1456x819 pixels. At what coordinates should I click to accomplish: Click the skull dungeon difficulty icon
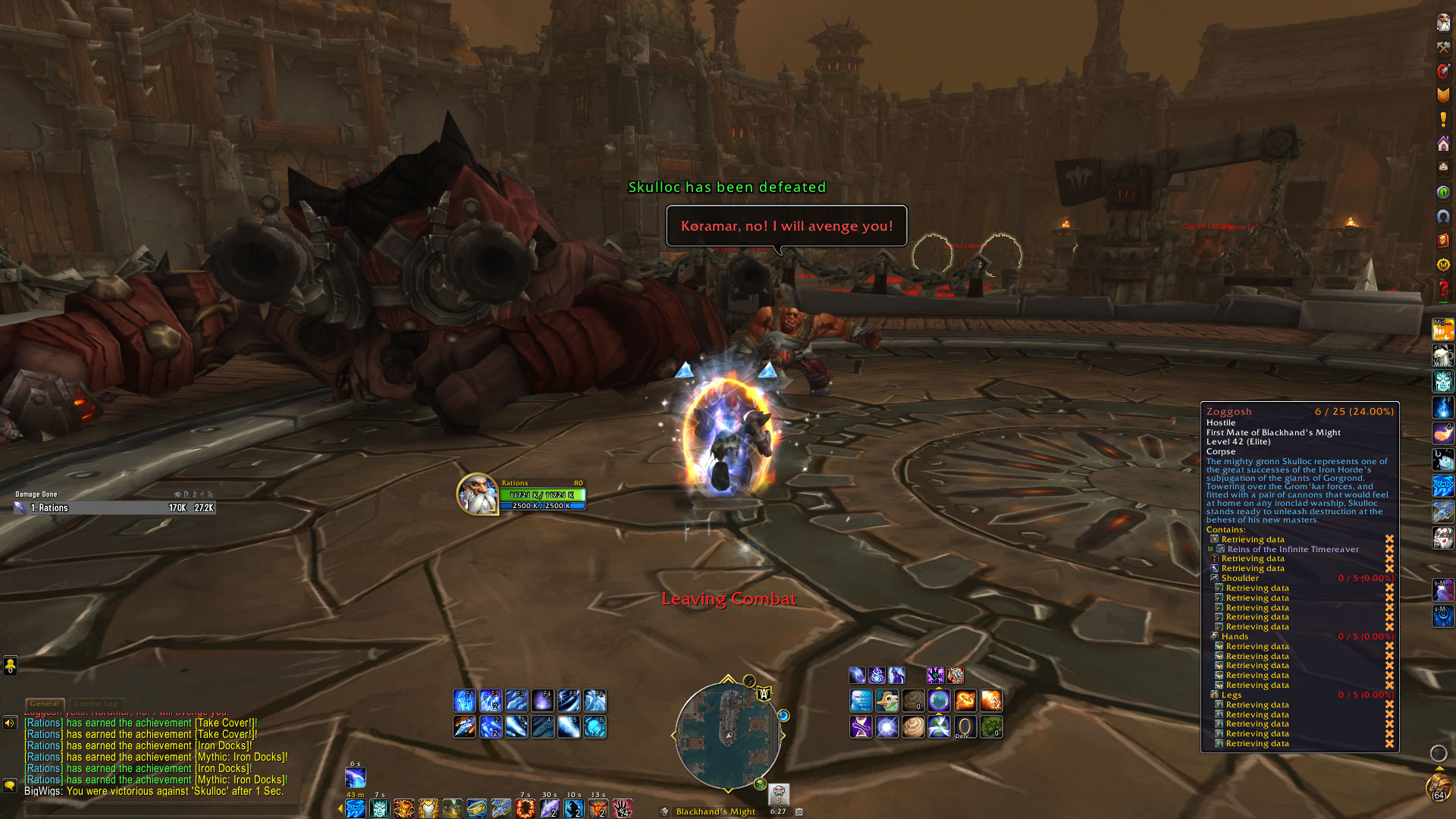click(779, 793)
